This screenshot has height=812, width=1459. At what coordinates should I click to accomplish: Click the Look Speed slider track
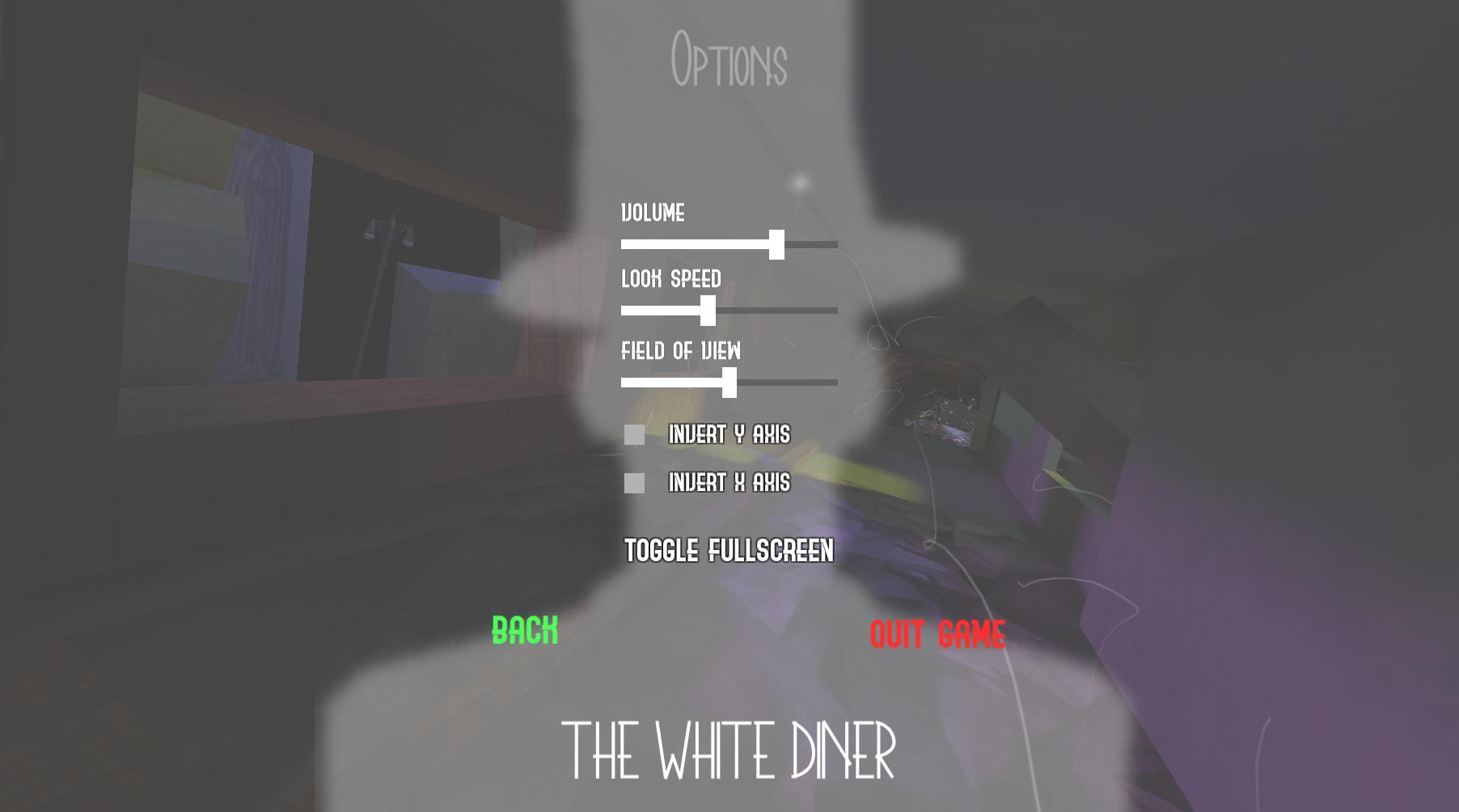784,309
